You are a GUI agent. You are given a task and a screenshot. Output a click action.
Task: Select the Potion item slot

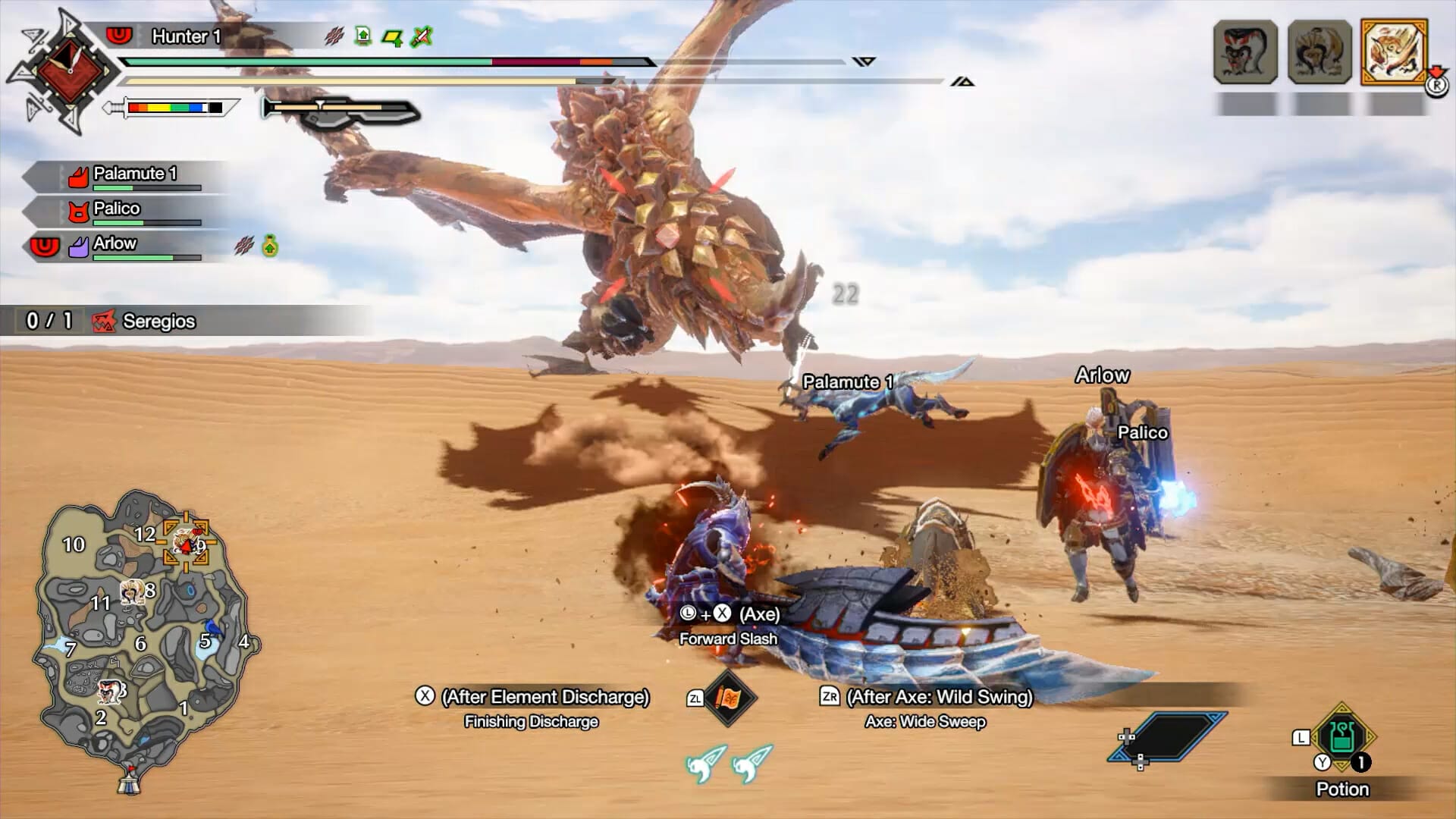pyautogui.click(x=1341, y=737)
